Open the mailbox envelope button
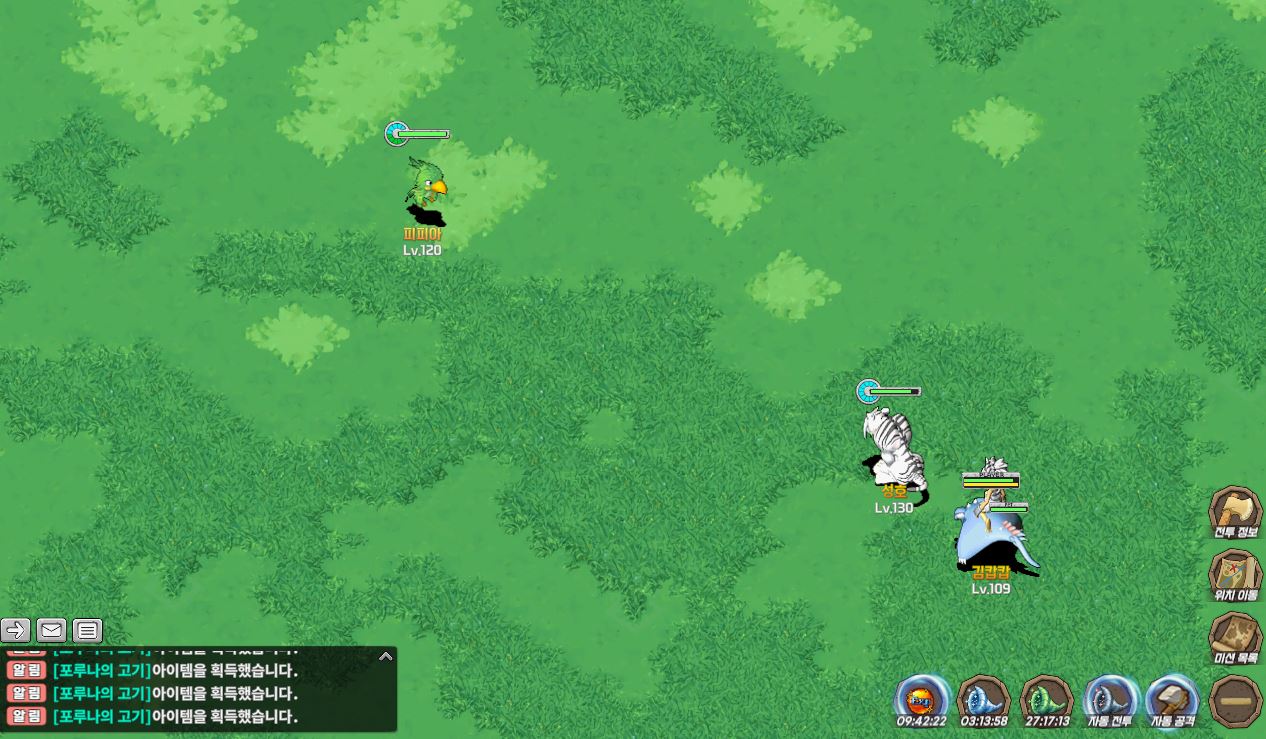Screen dimensions: 1266x739 (x=52, y=630)
